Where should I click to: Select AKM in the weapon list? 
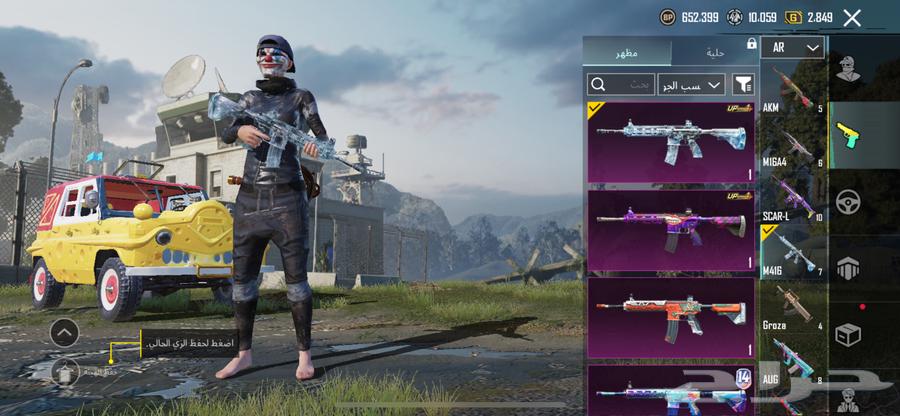click(792, 89)
